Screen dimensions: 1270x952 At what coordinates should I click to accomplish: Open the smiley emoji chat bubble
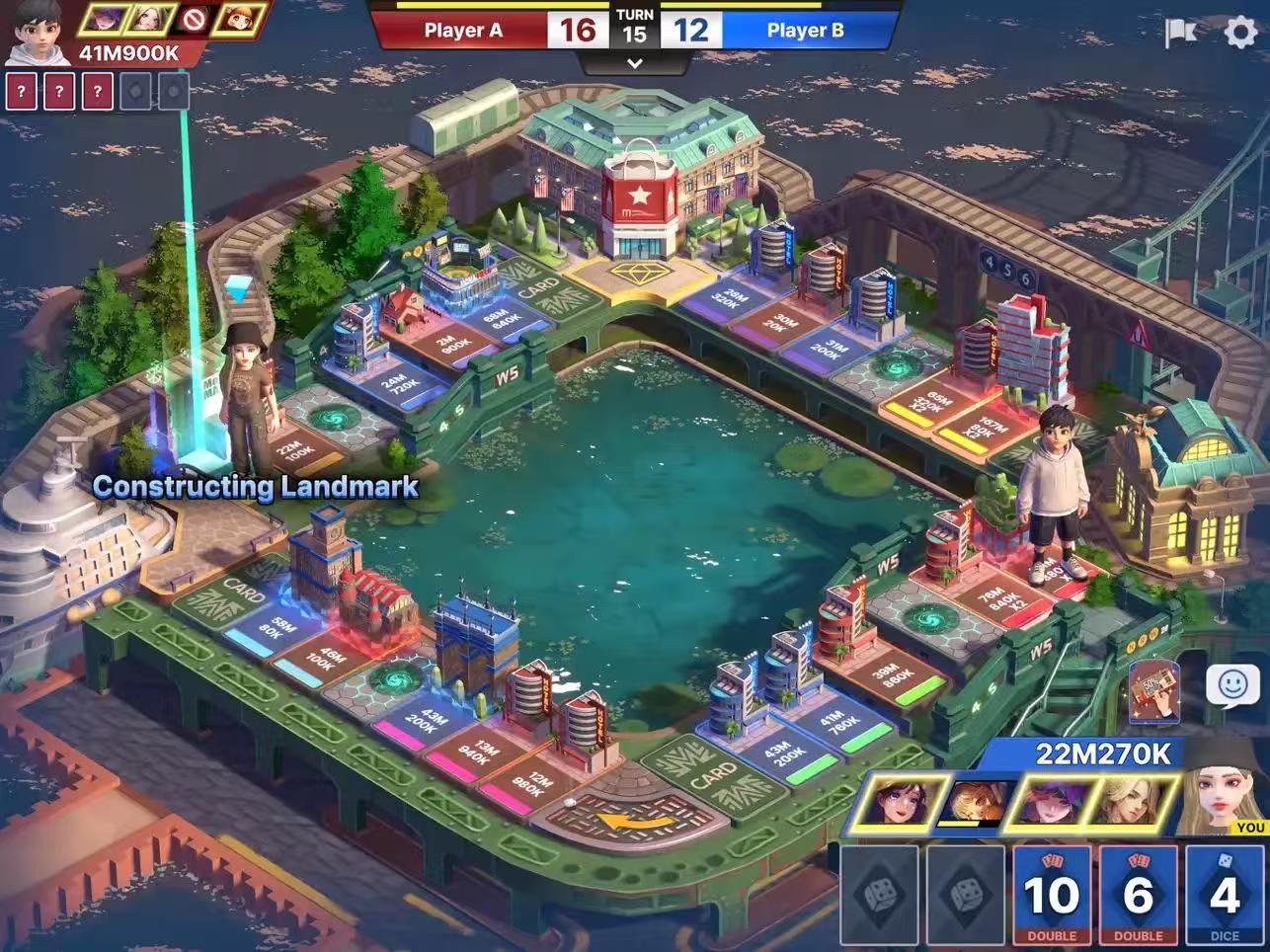pos(1232,685)
